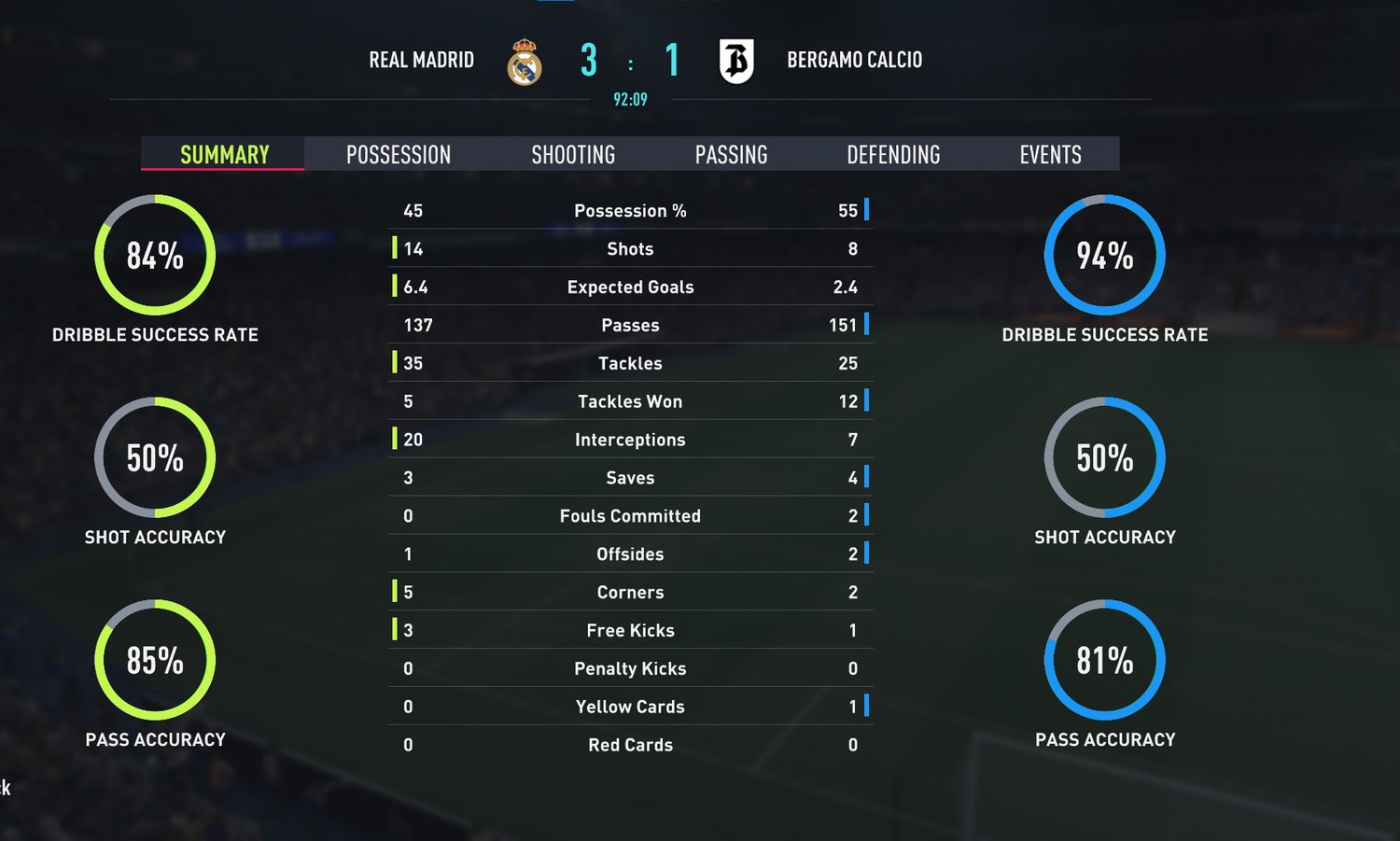Show the Passing tab
Viewport: 1400px width, 841px height.
pyautogui.click(x=731, y=154)
